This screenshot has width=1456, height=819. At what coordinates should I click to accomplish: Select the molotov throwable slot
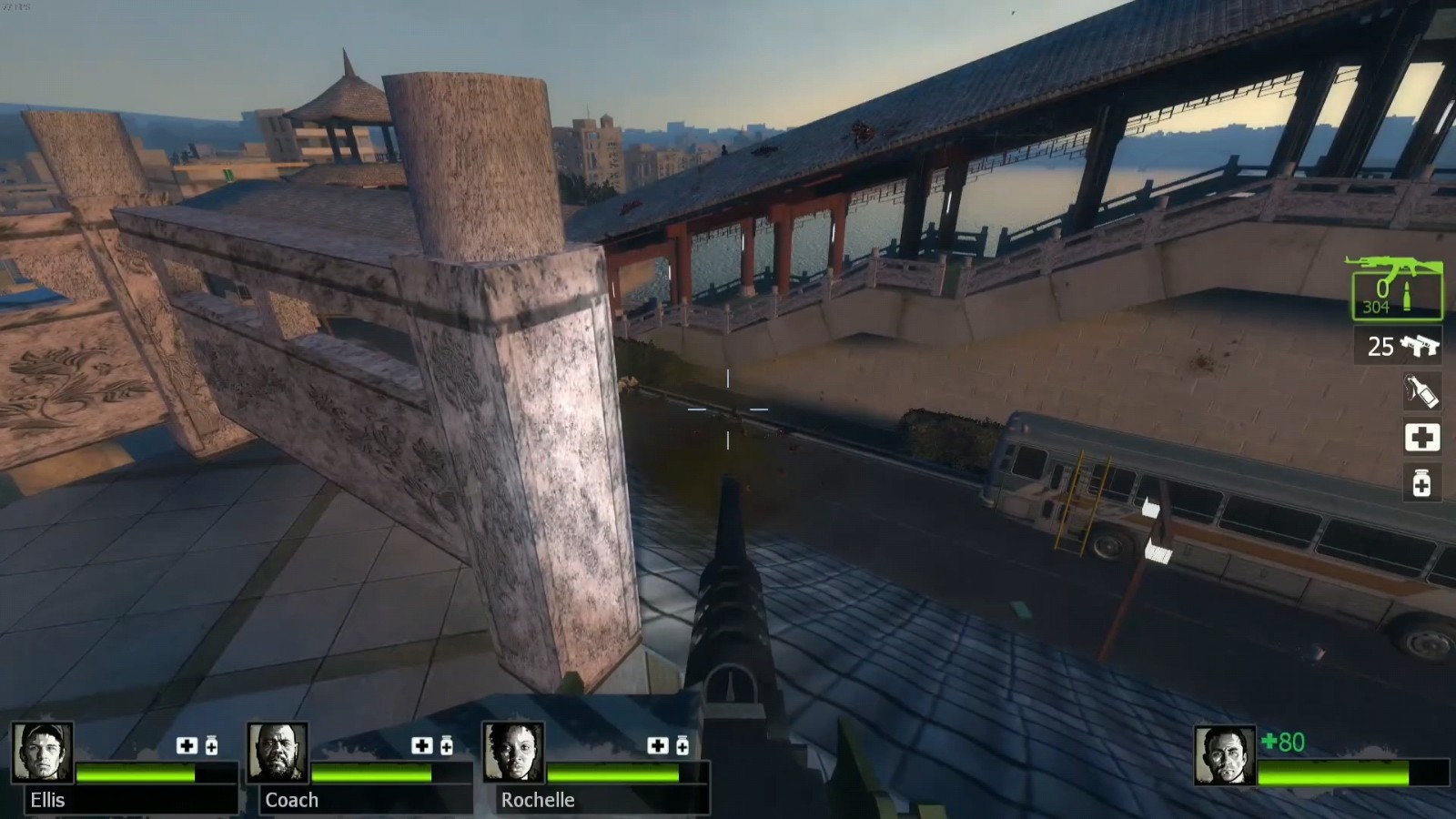(1421, 391)
